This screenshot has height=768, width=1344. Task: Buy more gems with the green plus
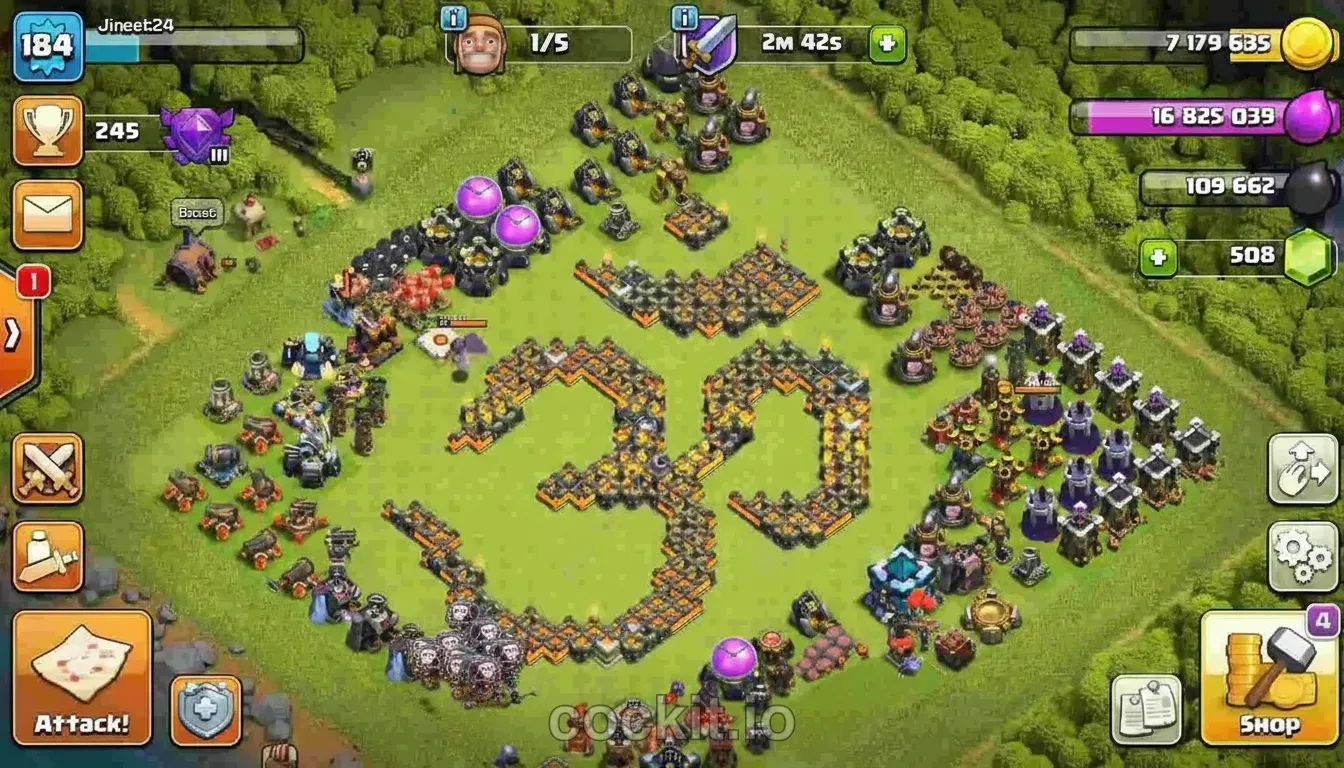(x=1157, y=258)
